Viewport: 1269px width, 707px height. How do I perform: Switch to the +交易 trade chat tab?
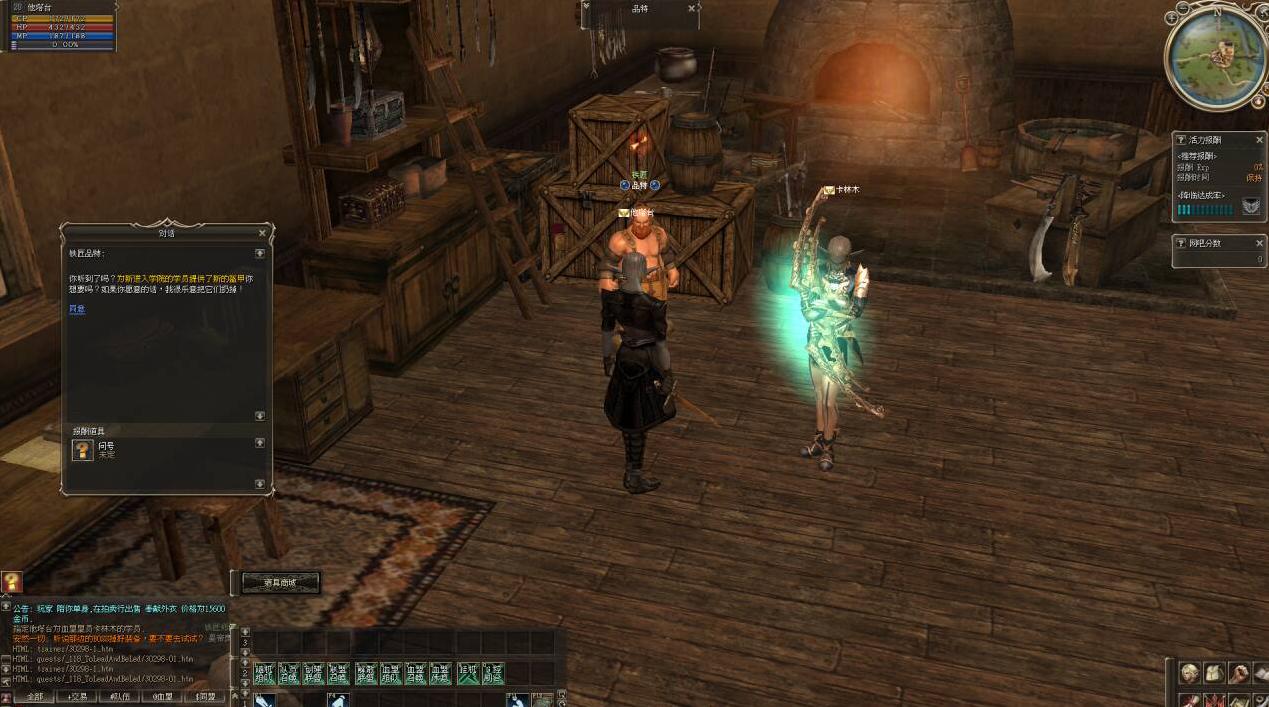76,696
